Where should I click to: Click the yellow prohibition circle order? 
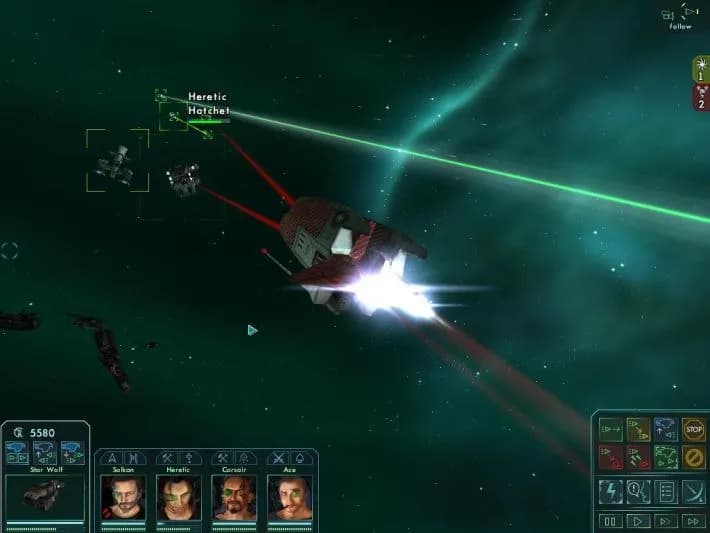[693, 457]
